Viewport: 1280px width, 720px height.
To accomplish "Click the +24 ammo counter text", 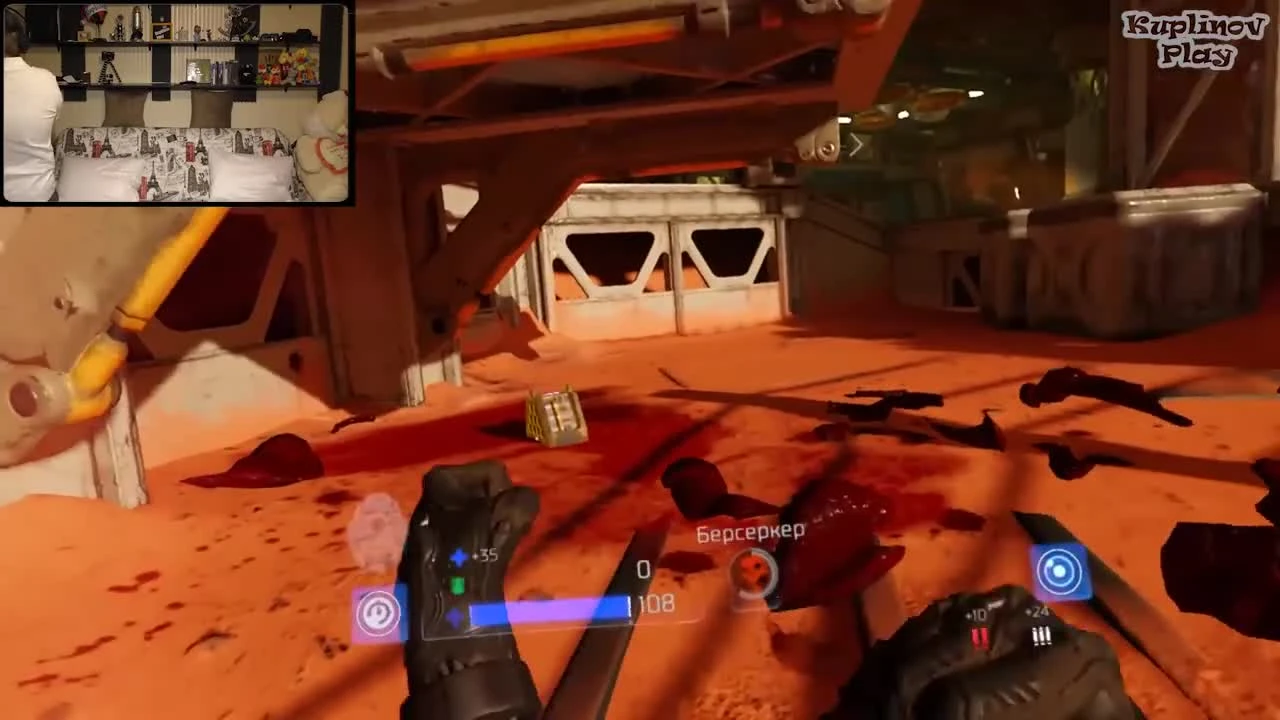I will (1036, 612).
